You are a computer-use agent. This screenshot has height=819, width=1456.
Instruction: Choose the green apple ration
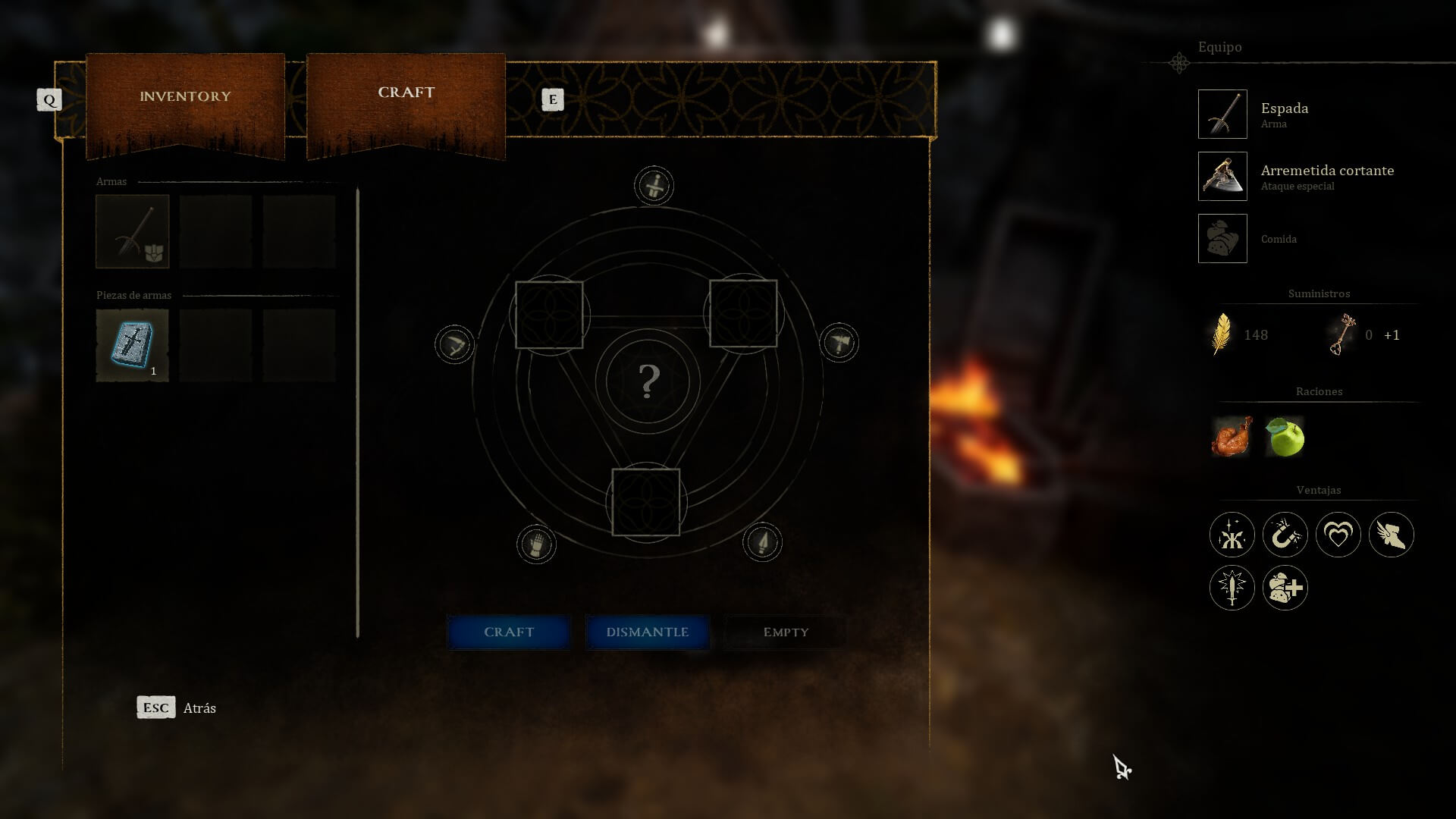(1285, 437)
